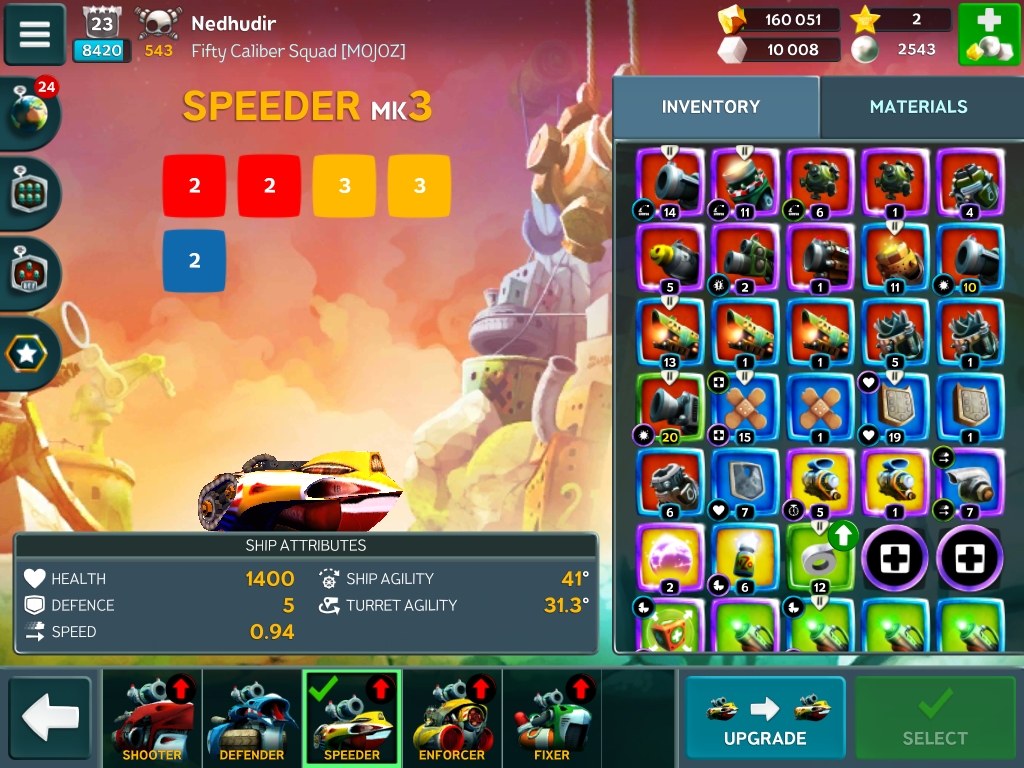Viewport: 1024px width, 768px height.
Task: Open the star badge side icon
Action: (x=28, y=353)
